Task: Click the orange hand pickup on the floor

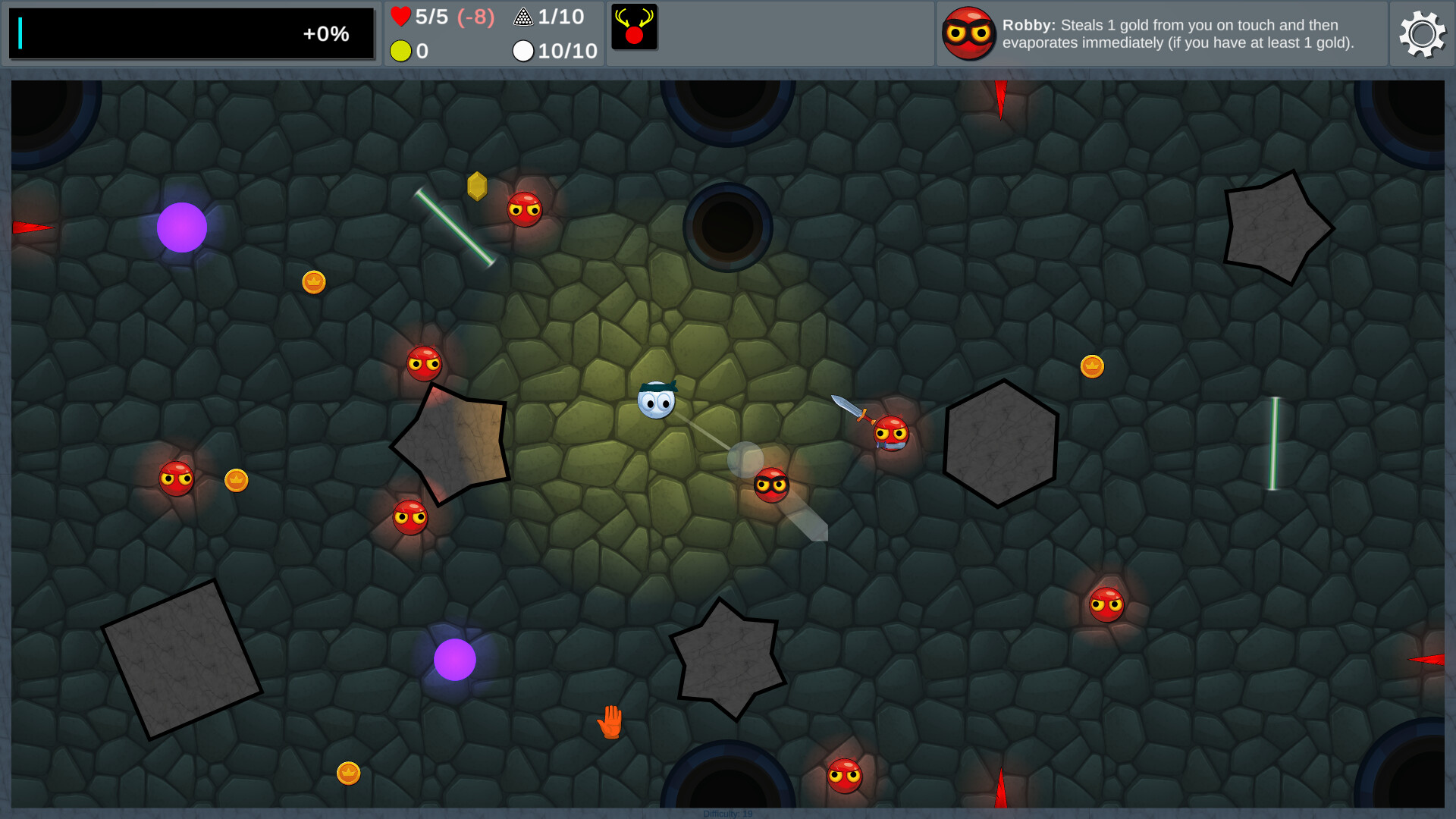Action: pos(611,721)
